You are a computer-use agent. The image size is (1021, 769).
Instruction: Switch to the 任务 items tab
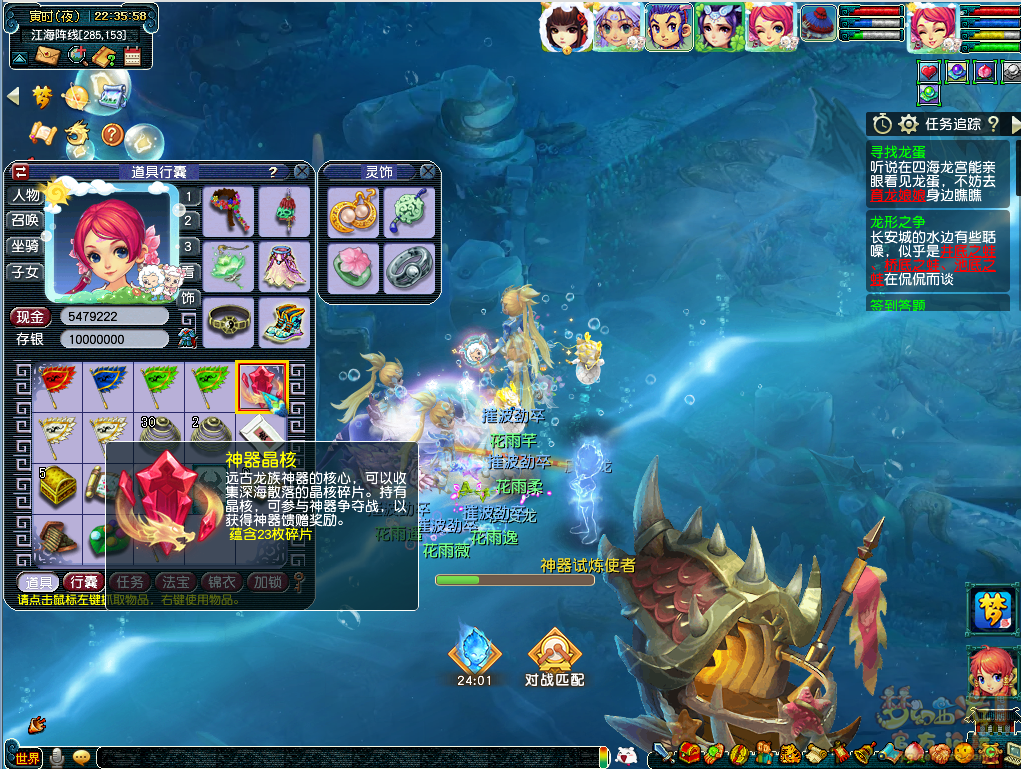(x=131, y=582)
